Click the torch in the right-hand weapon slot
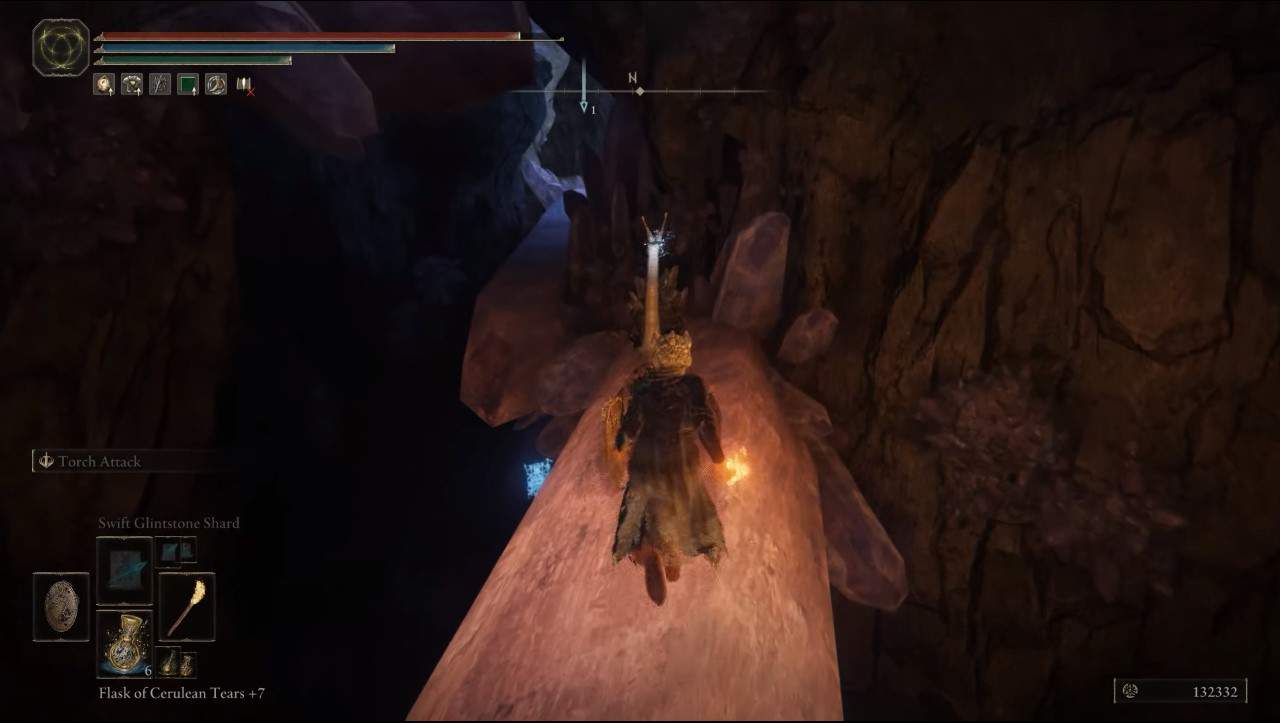 188,608
